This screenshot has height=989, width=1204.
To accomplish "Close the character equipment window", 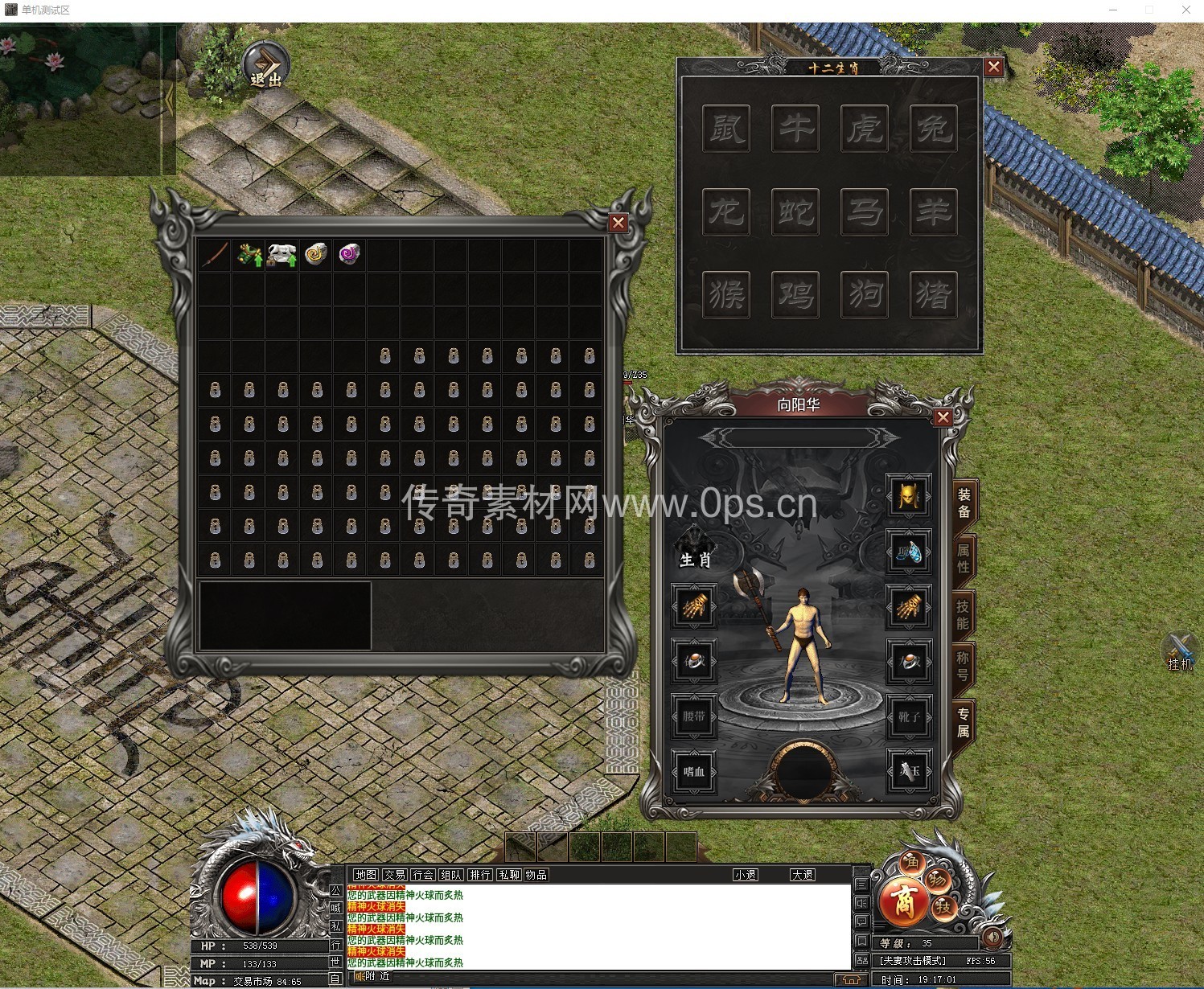I will [943, 417].
